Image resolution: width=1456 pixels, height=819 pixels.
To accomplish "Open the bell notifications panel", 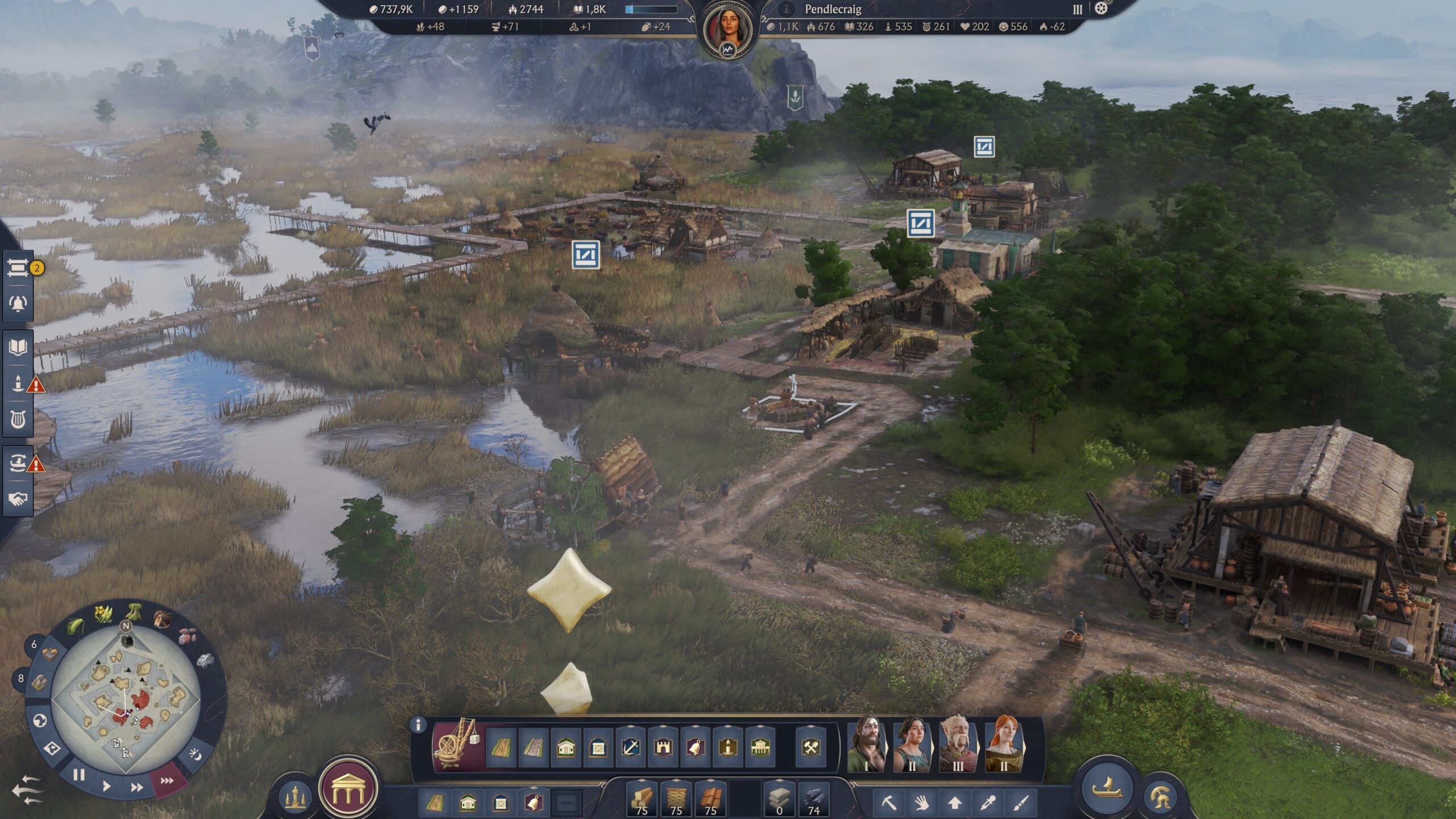I will [x=18, y=304].
